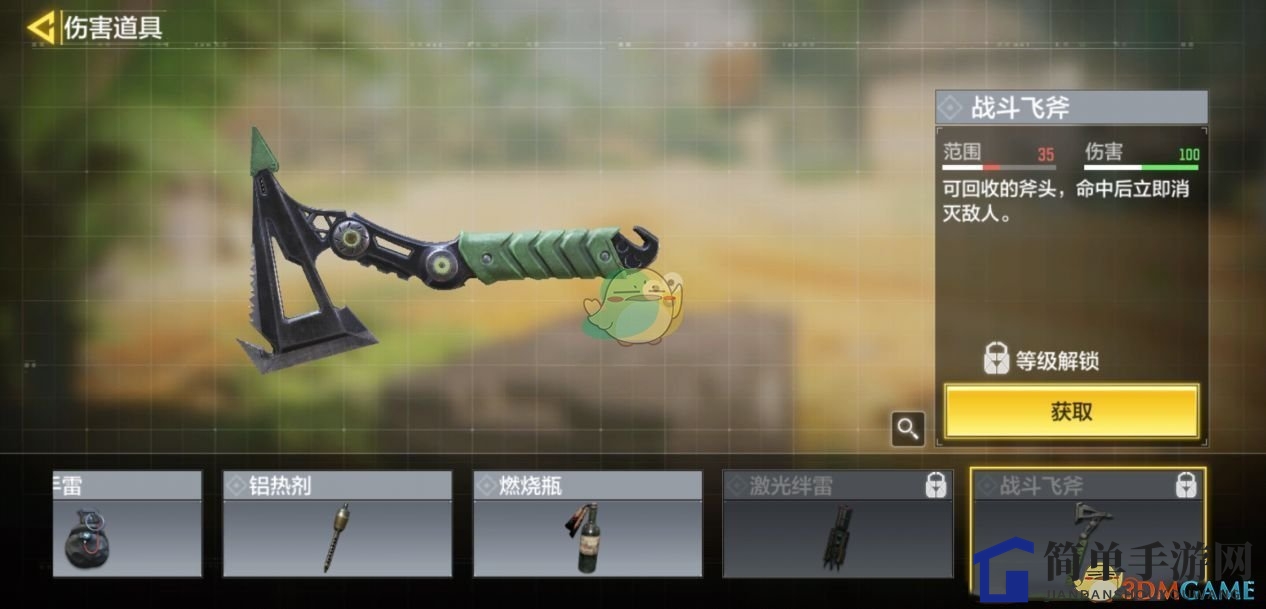Screen dimensions: 1266x609
Task: Choose the 燃烧瓶 molotov item card
Action: click(587, 525)
